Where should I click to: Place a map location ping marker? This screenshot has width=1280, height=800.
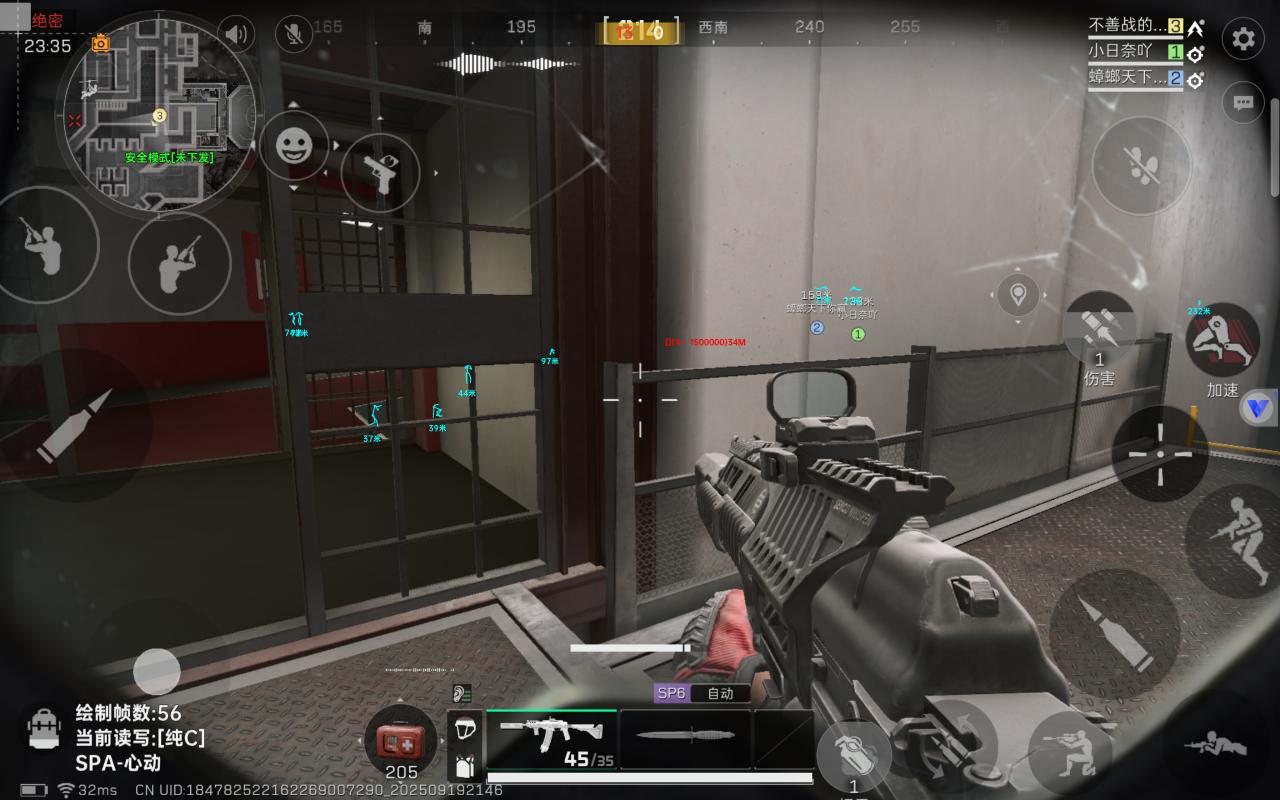1018,295
